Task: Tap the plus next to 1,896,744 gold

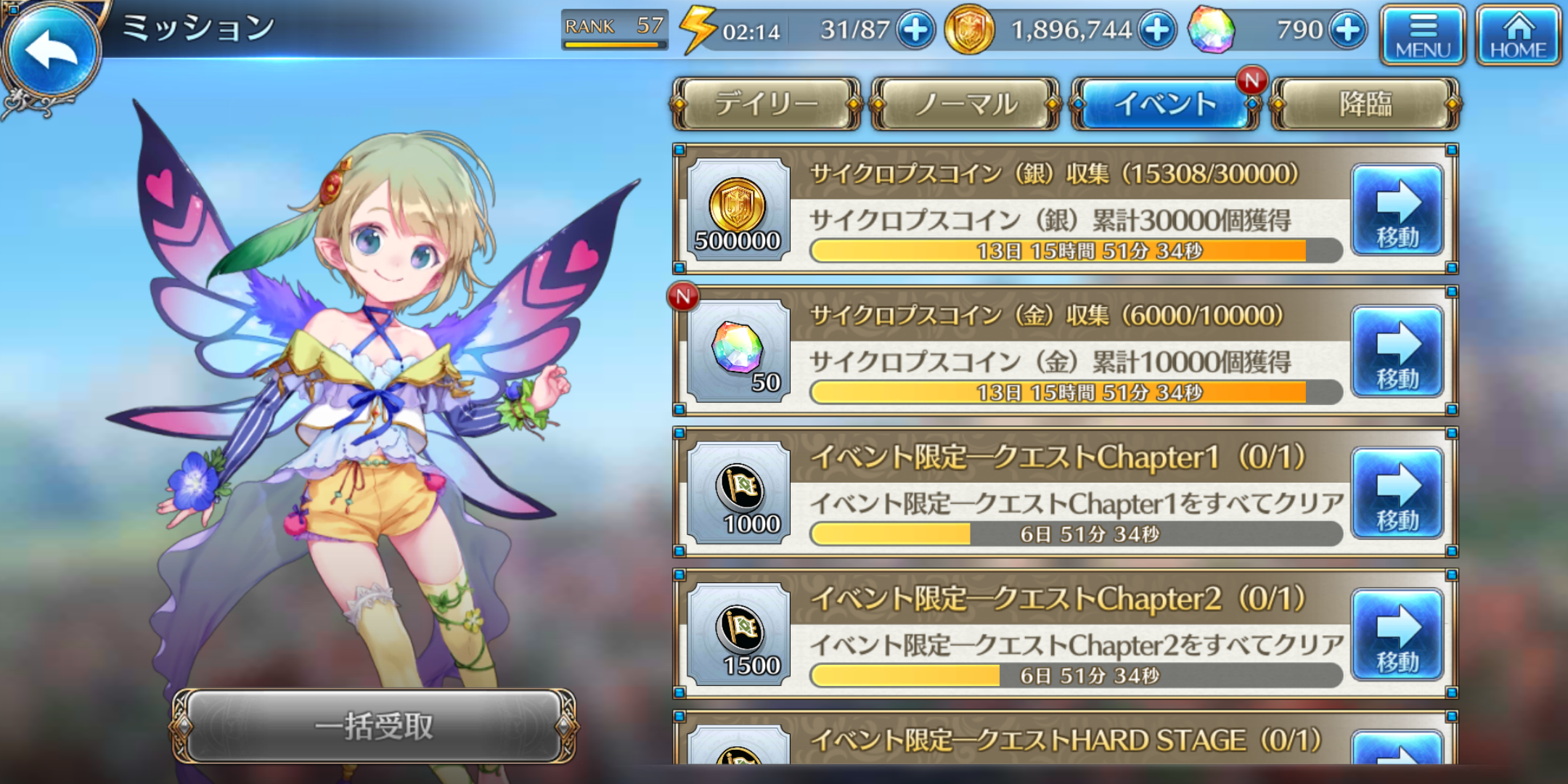Action: (x=1156, y=30)
